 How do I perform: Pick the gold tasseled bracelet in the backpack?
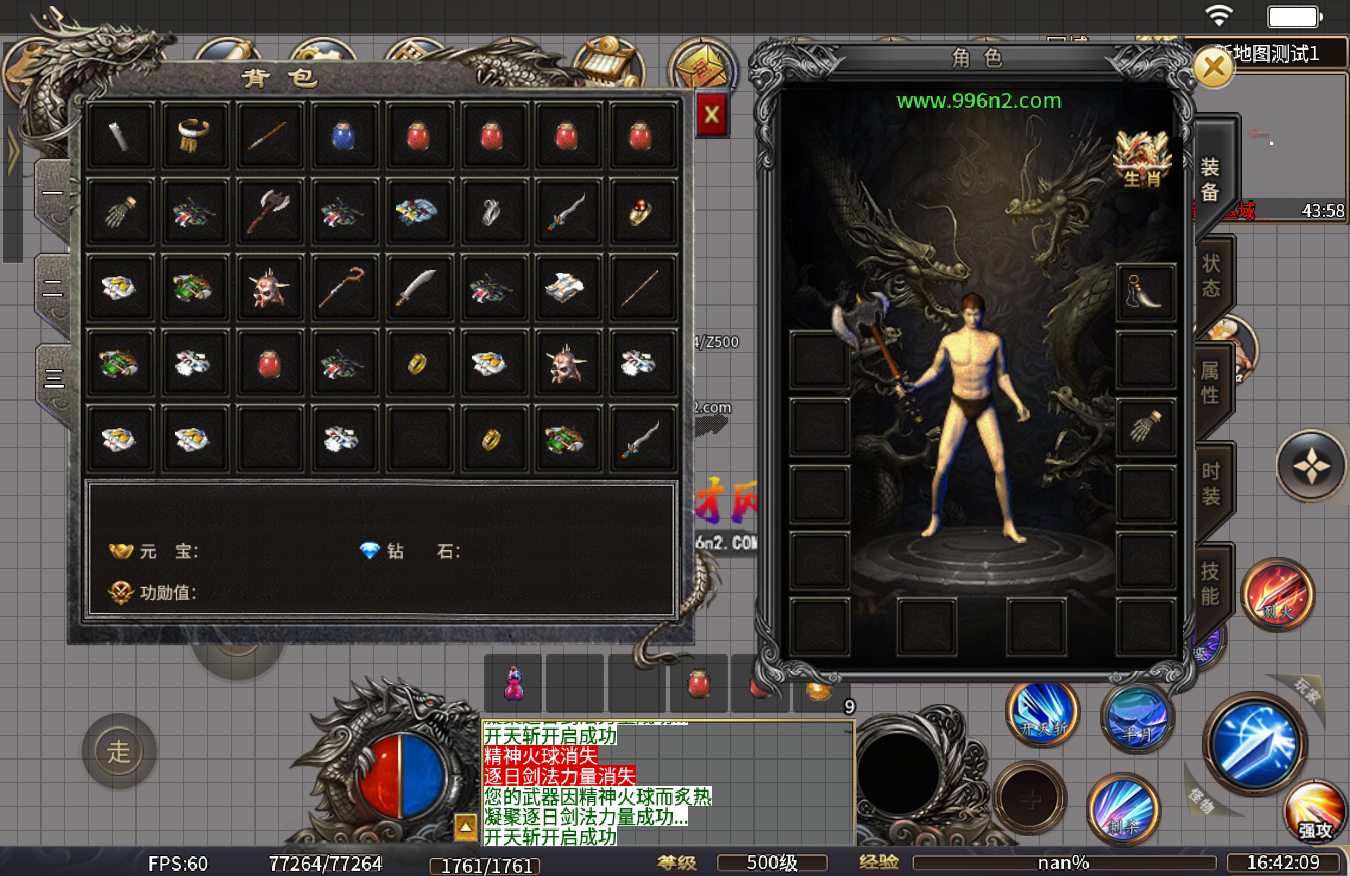(195, 135)
